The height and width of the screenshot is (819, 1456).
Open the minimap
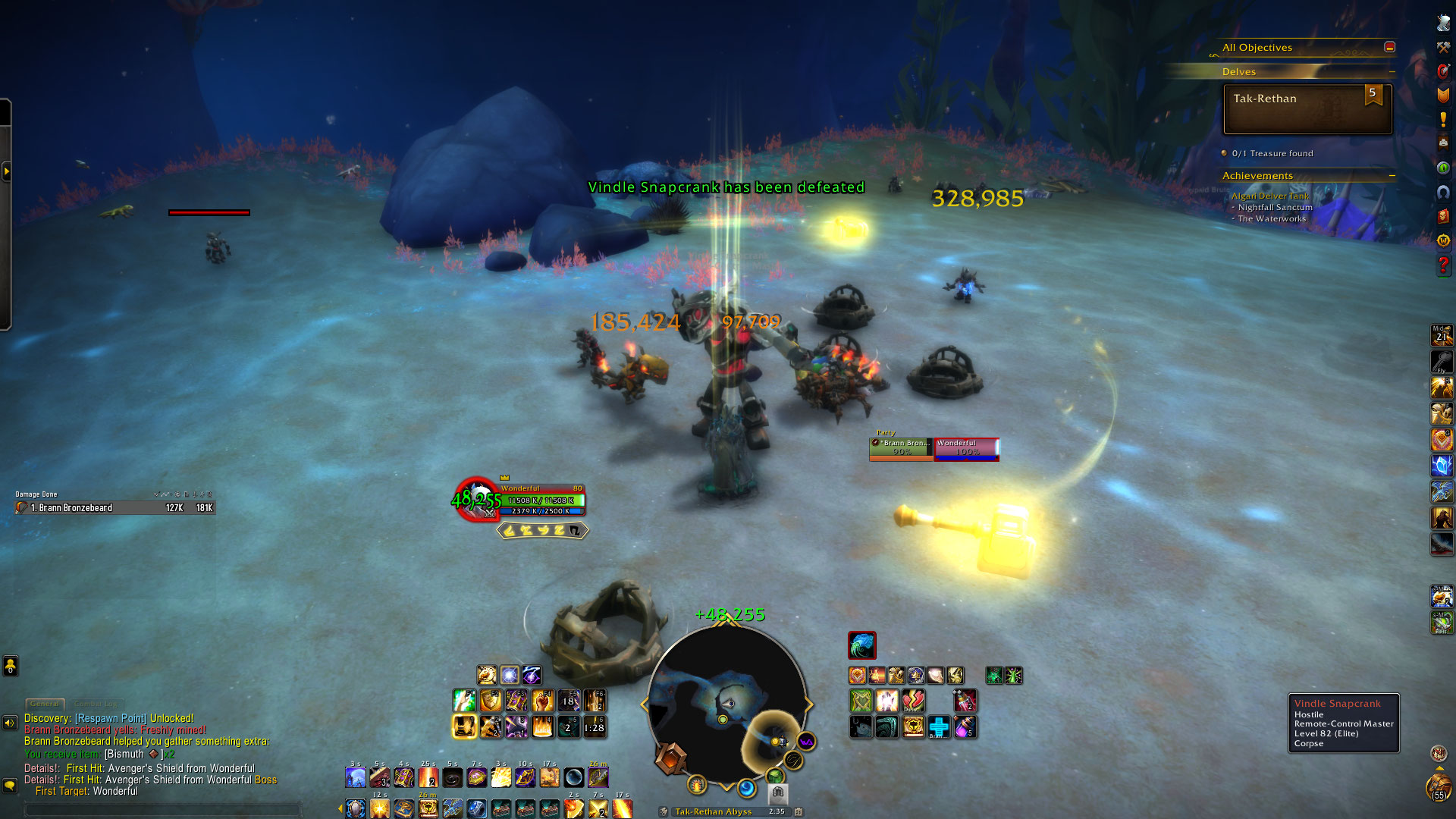pos(726,703)
